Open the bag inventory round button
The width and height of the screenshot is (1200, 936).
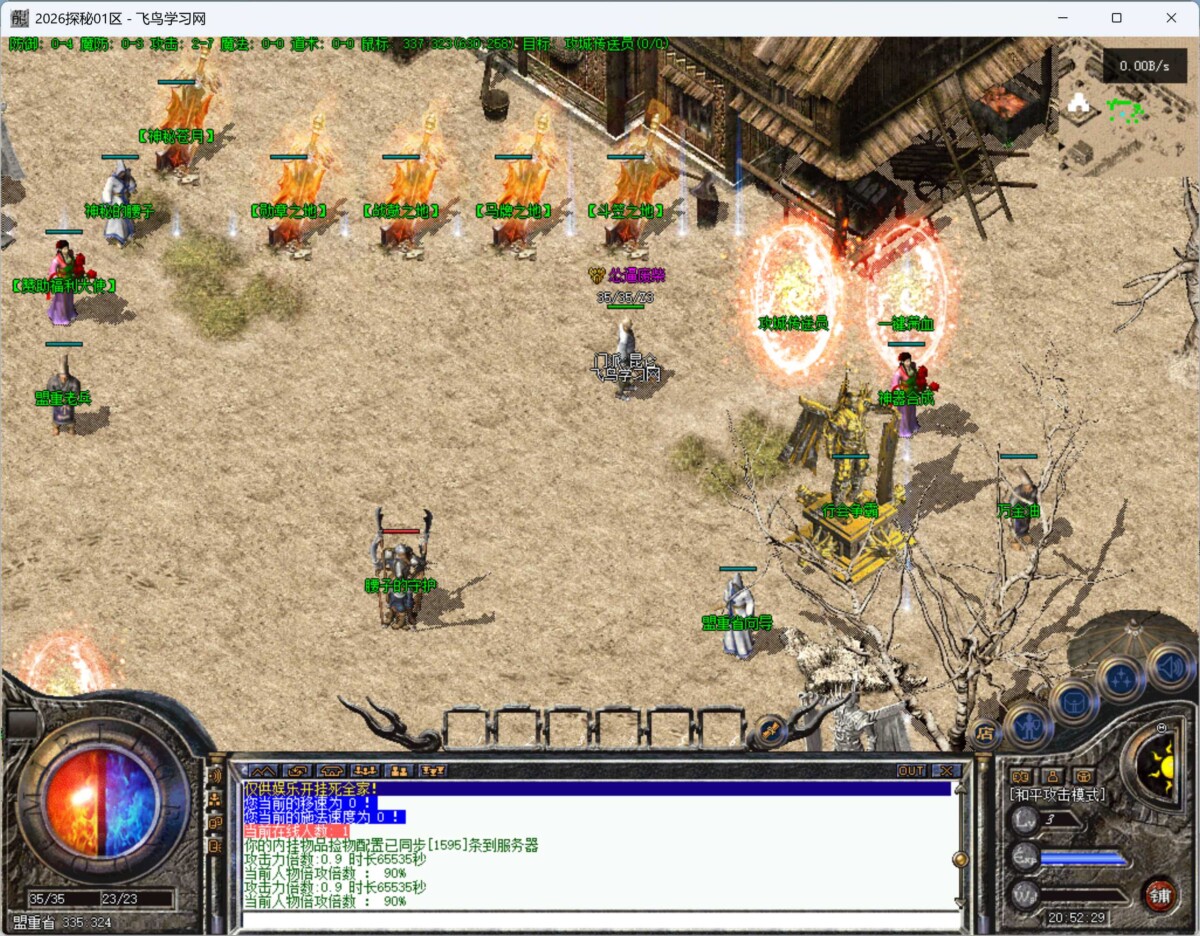1075,700
